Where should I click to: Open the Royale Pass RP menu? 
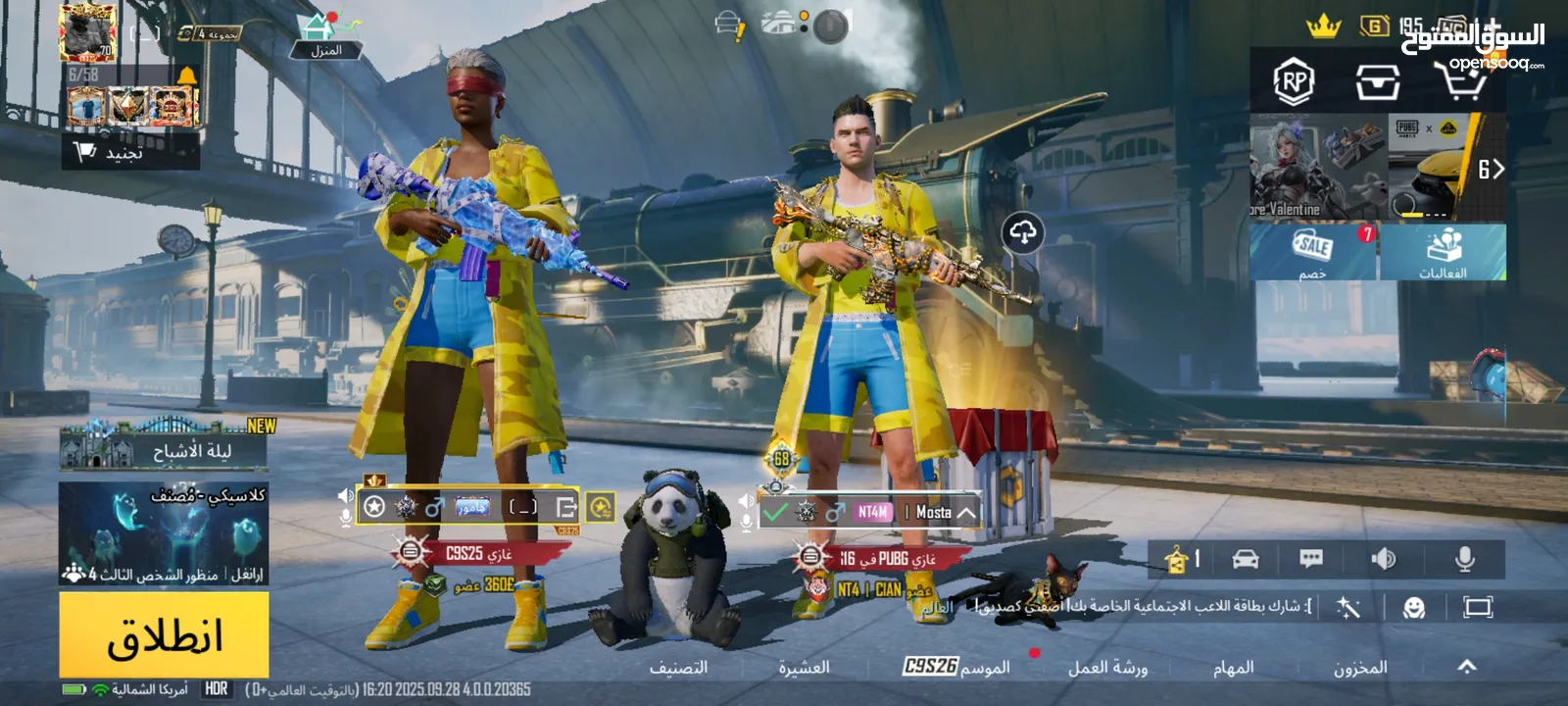pyautogui.click(x=1293, y=82)
